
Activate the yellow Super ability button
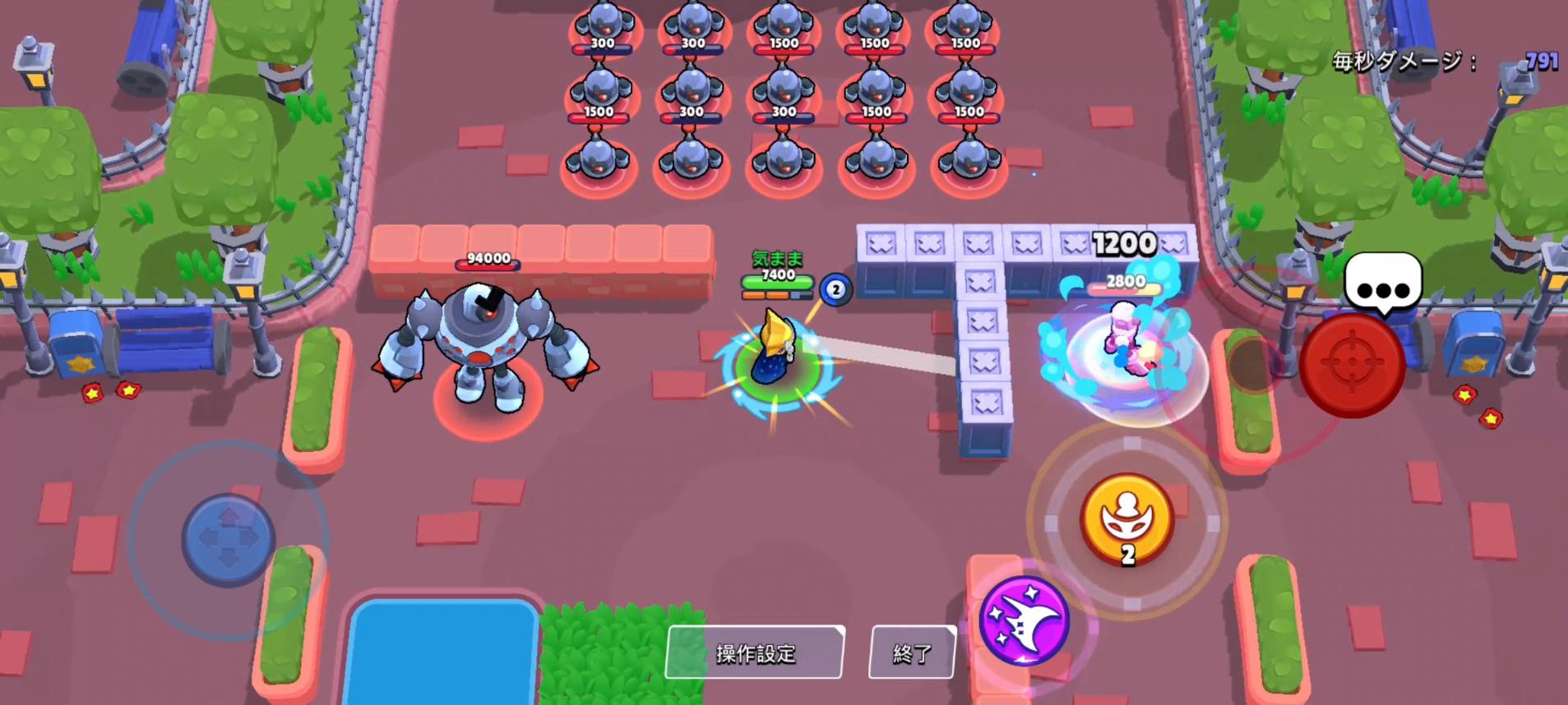(x=1126, y=518)
